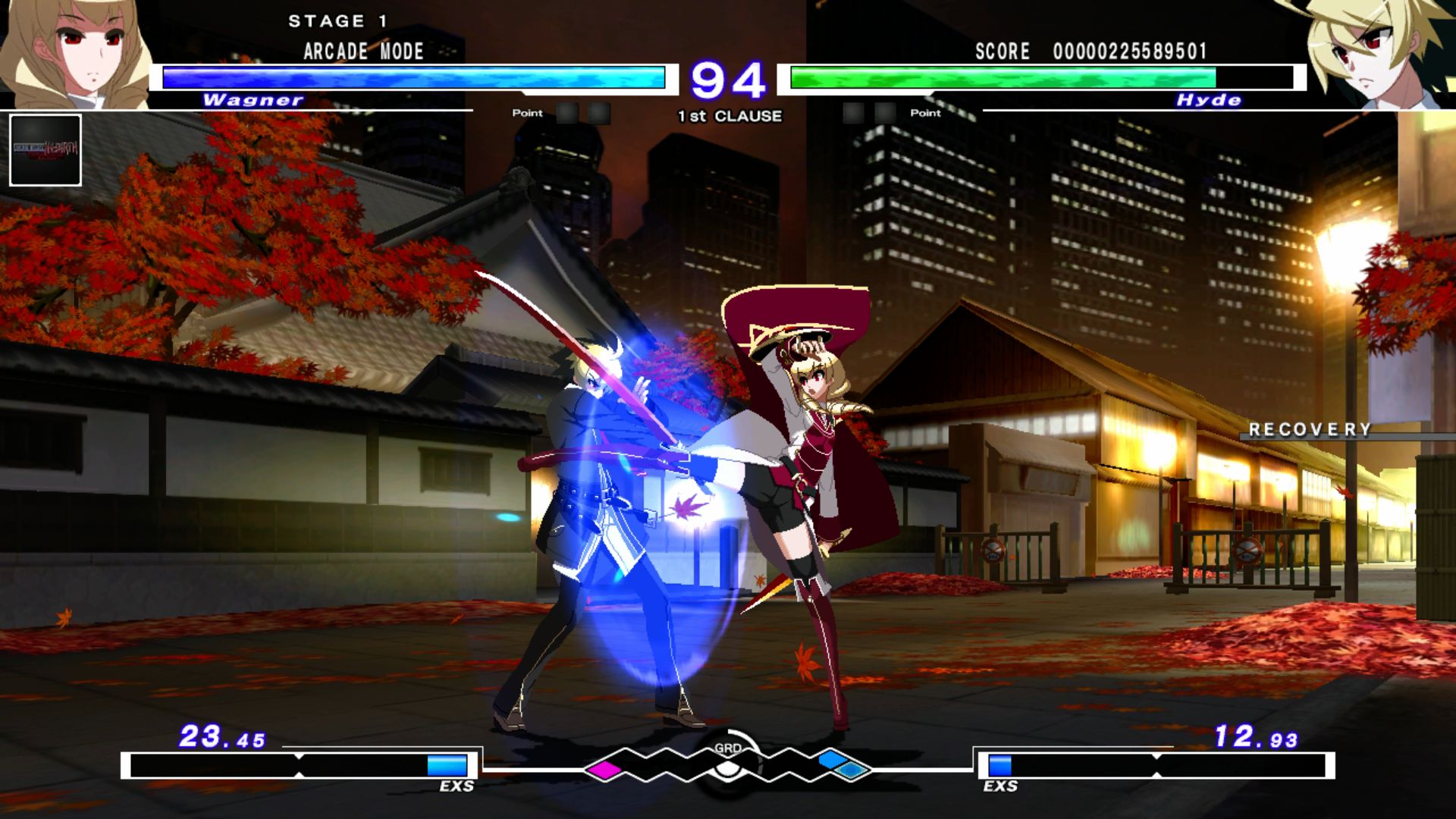The width and height of the screenshot is (1456, 819).
Task: Open the ARCADE MODE label
Action: pos(362,52)
